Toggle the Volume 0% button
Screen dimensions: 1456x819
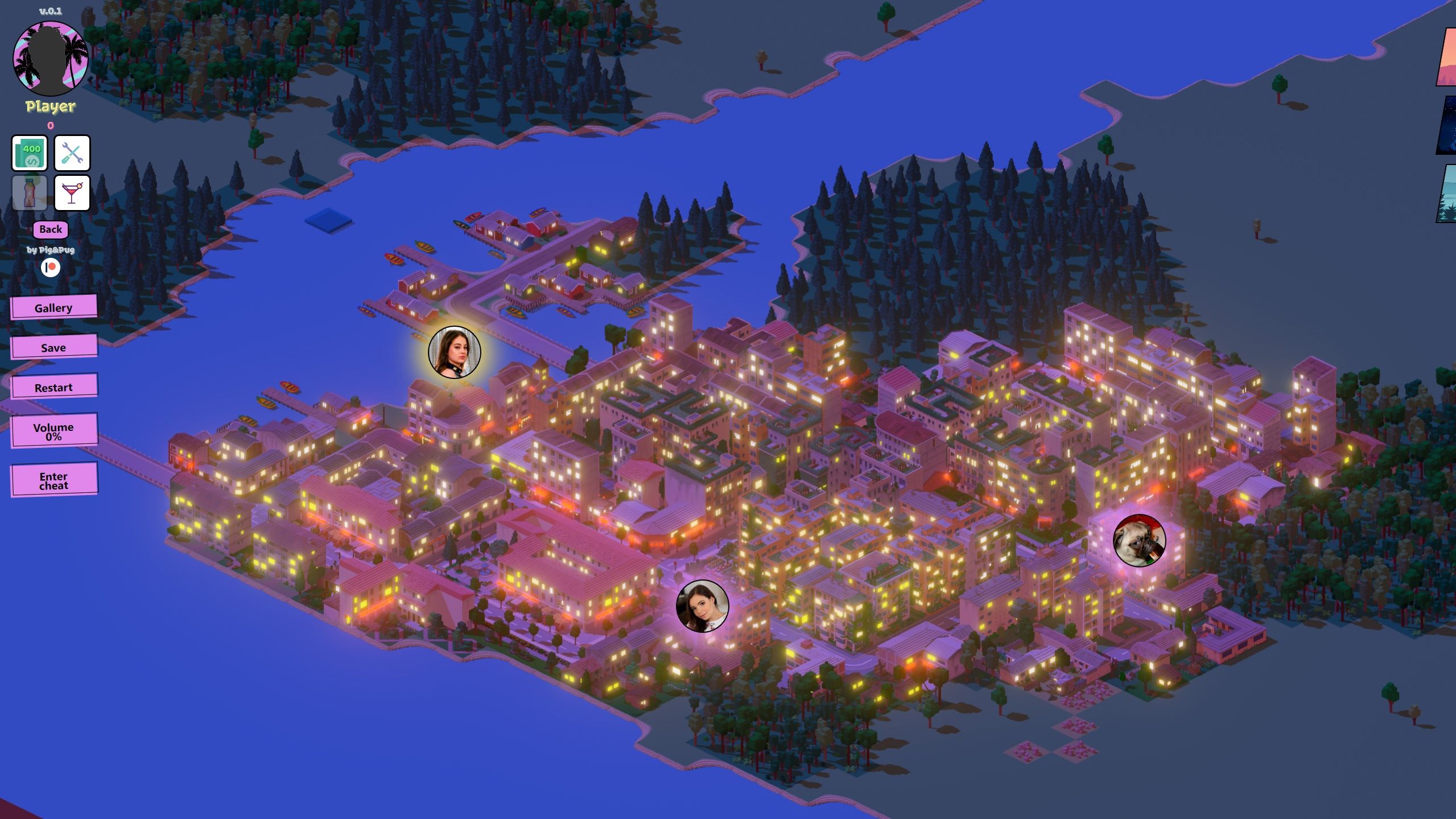tap(53, 431)
